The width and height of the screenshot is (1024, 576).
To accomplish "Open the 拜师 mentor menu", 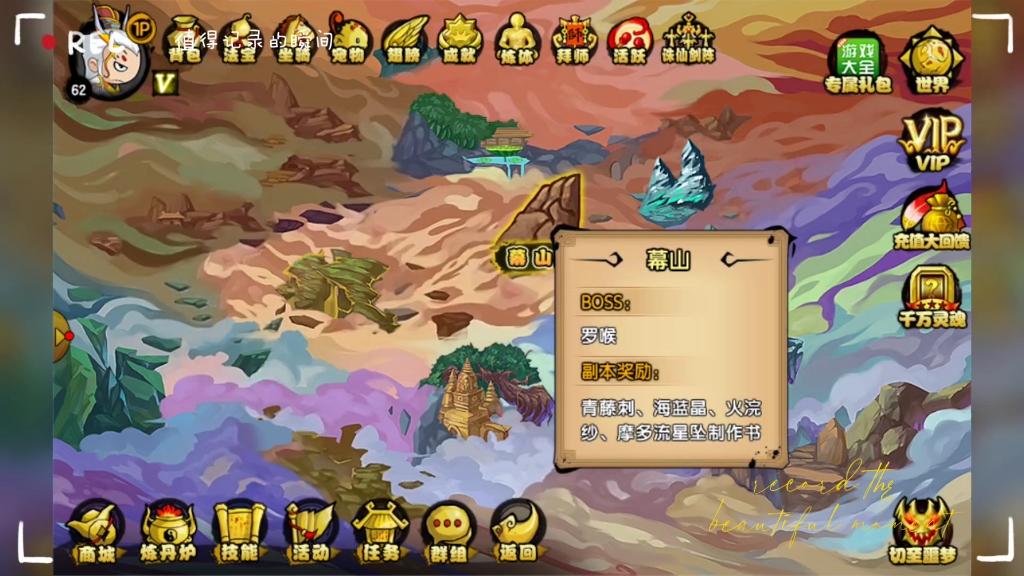I will (574, 40).
